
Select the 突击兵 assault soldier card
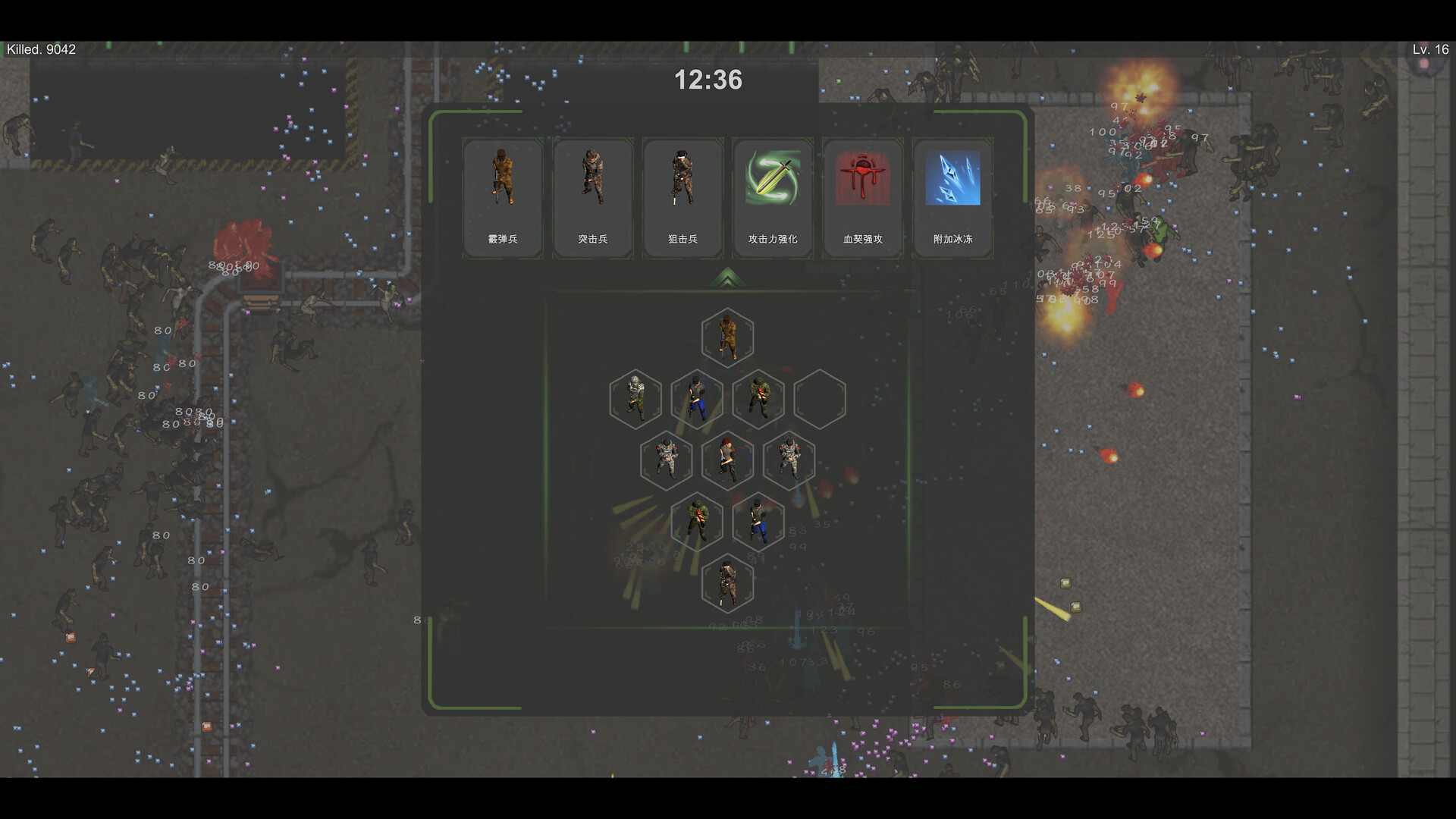(592, 198)
